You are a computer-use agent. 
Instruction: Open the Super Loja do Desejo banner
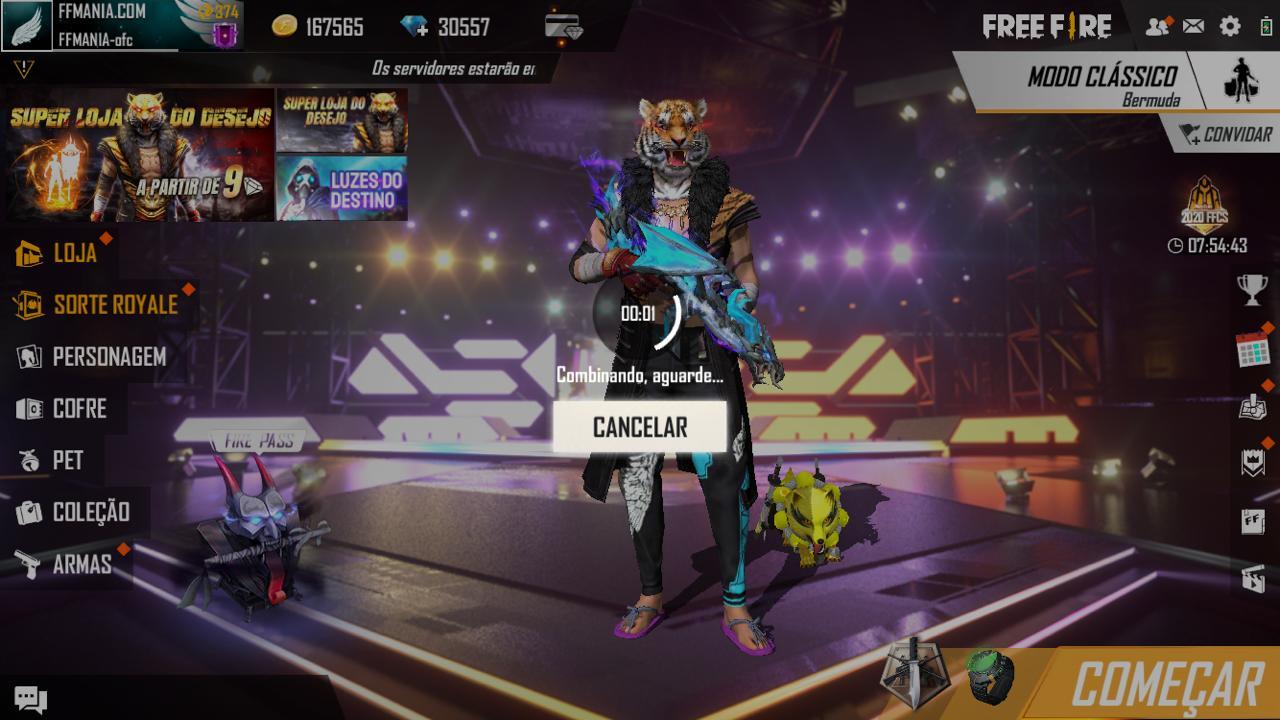(140, 155)
